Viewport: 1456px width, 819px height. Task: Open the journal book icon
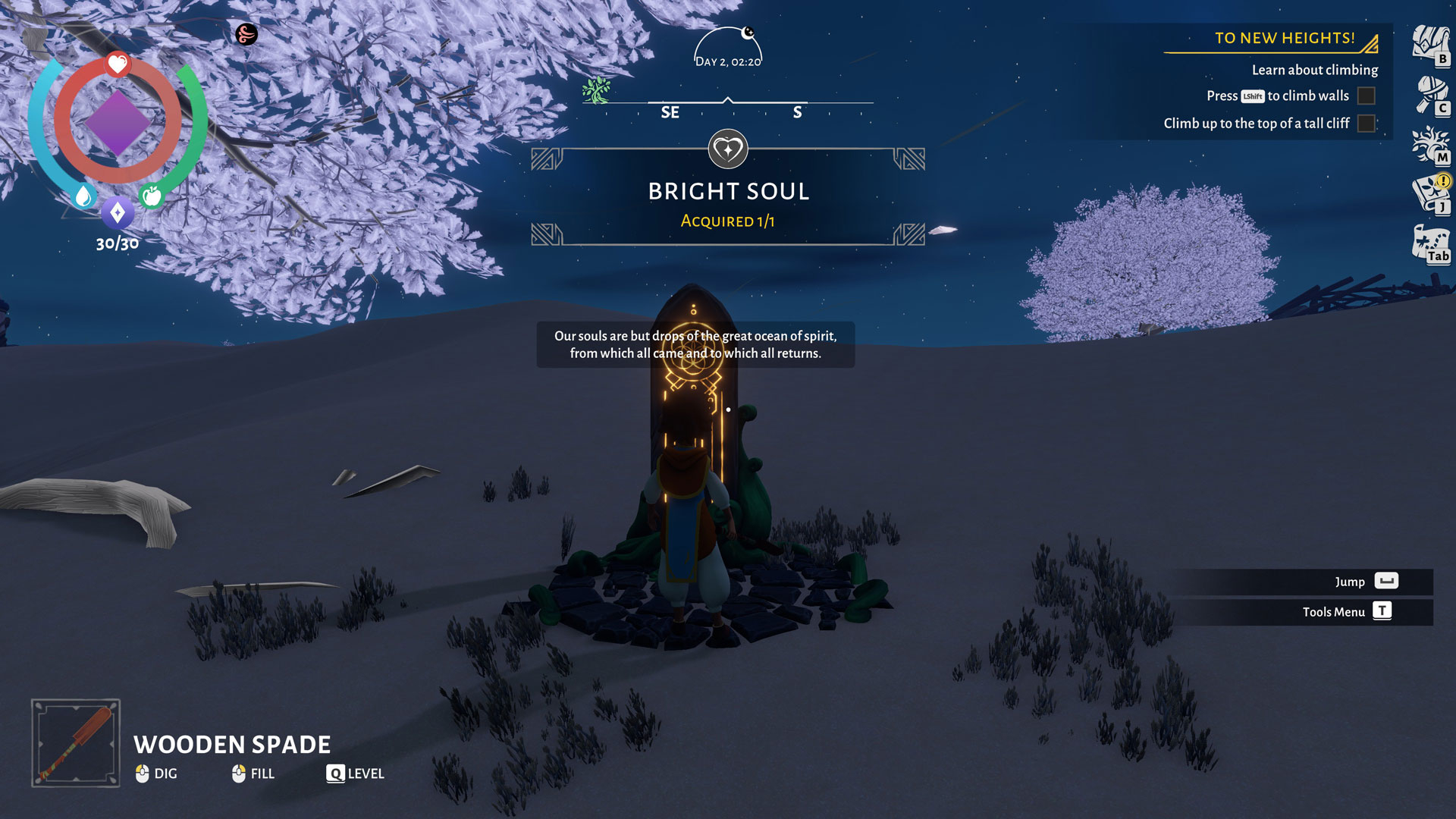click(1430, 194)
